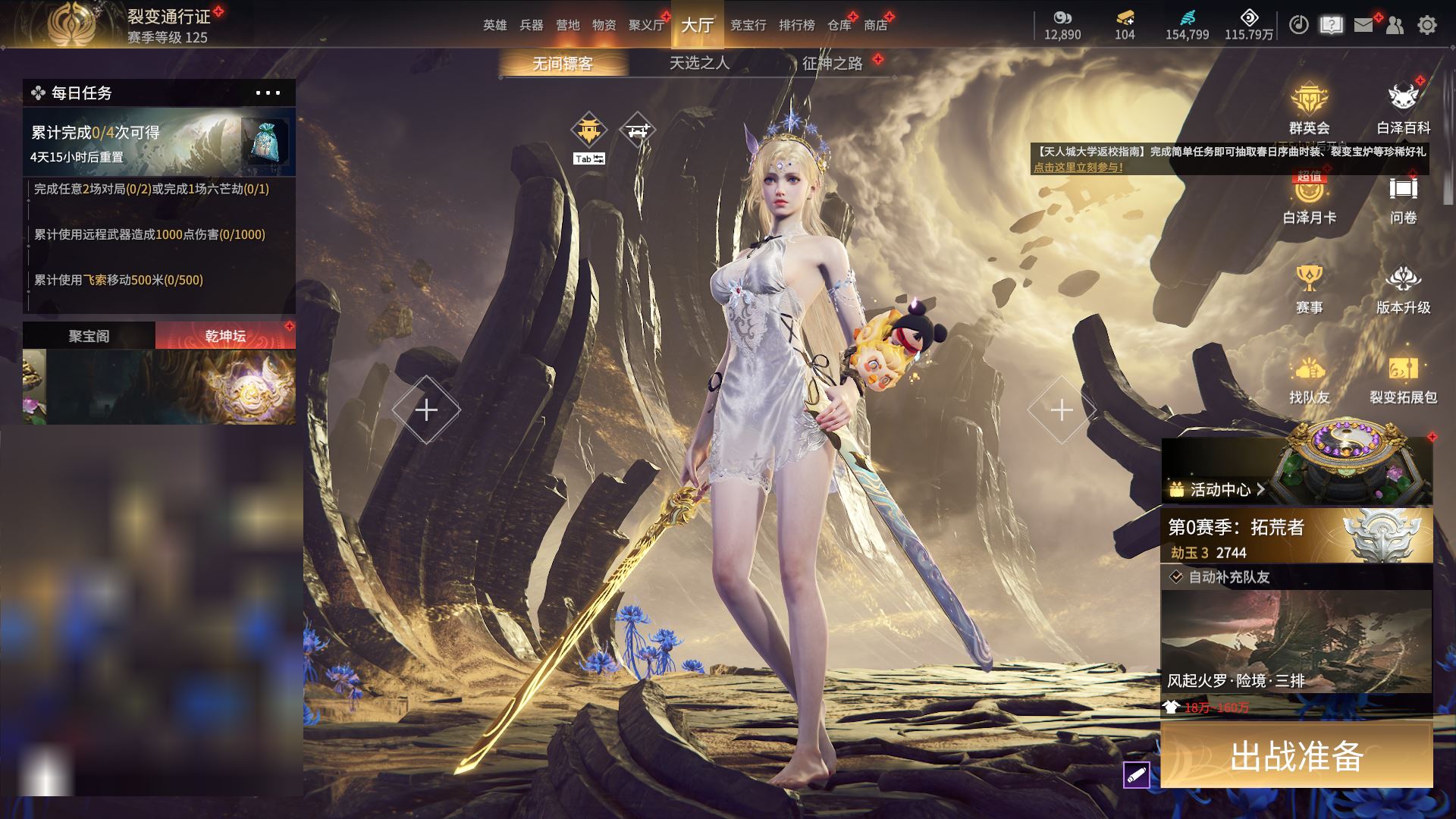This screenshot has width=1456, height=819.
Task: Open the settings gear icon
Action: 1427,25
